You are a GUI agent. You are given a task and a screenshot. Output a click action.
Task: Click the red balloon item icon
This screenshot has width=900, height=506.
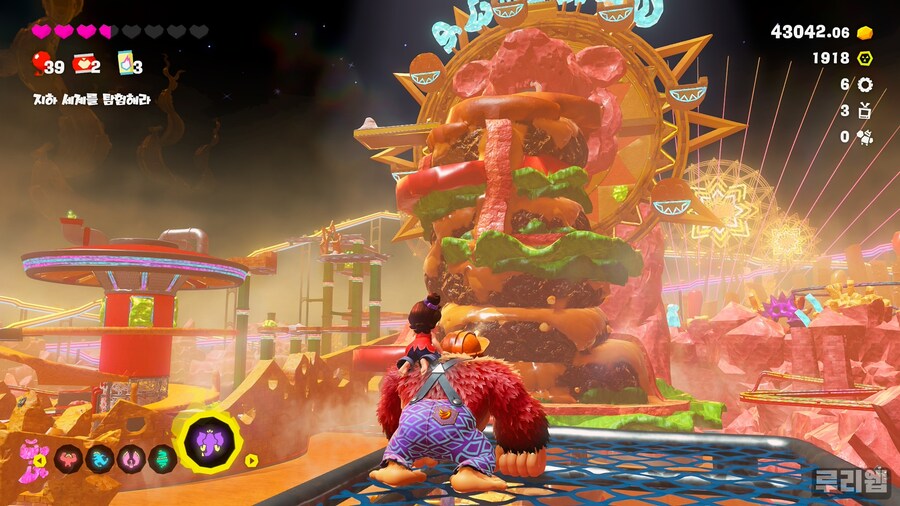(x=39, y=64)
